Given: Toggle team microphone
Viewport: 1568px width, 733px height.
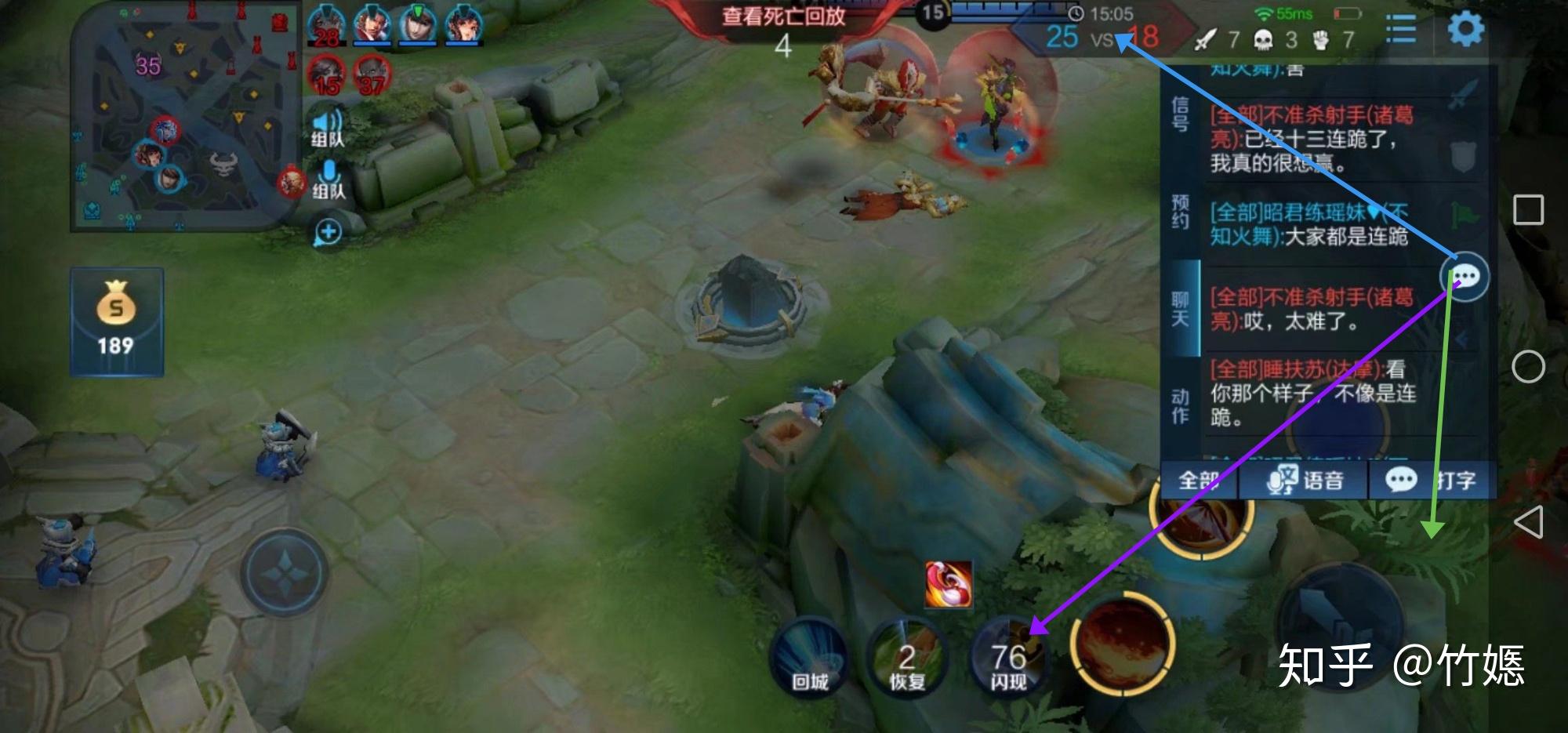Looking at the screenshot, I should 328,180.
